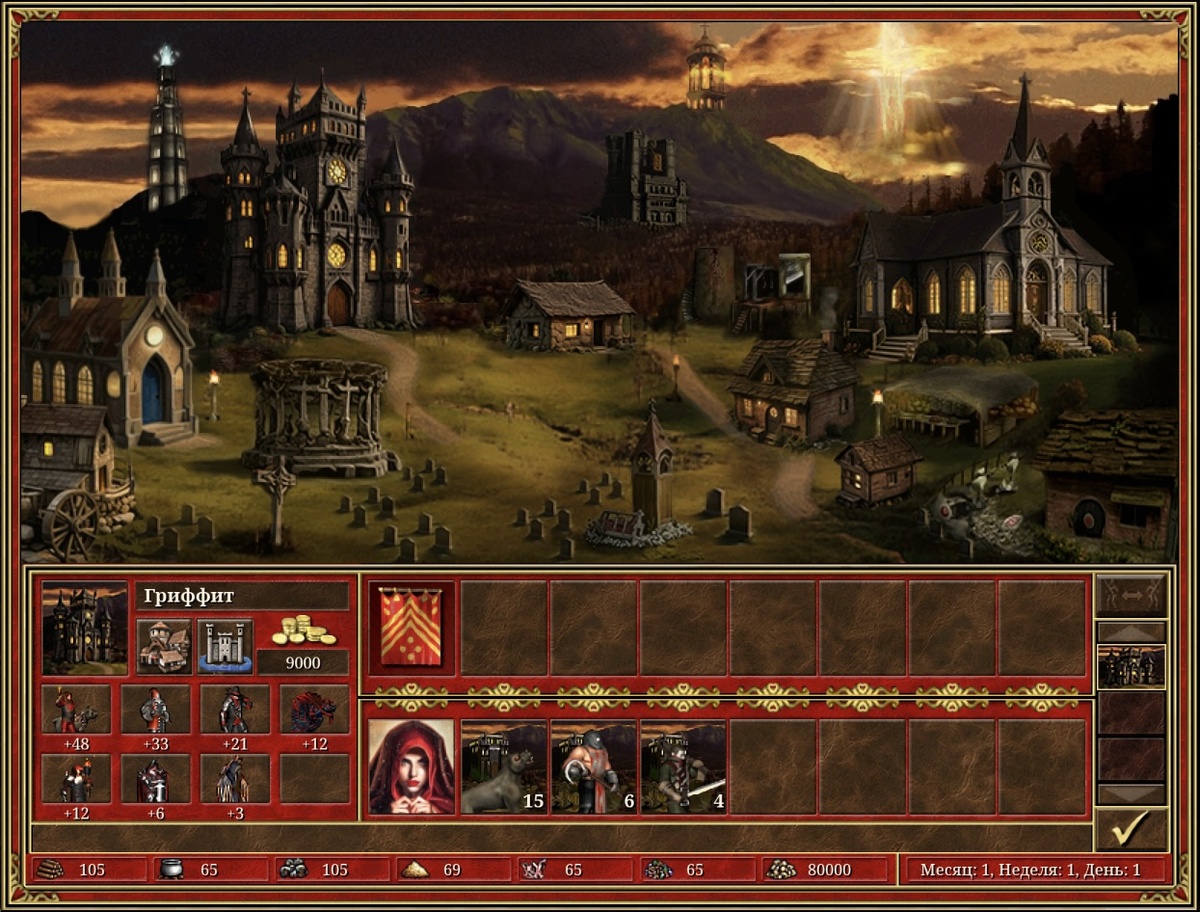
Task: Open the creature dwelling with +6 growth
Action: click(x=155, y=779)
